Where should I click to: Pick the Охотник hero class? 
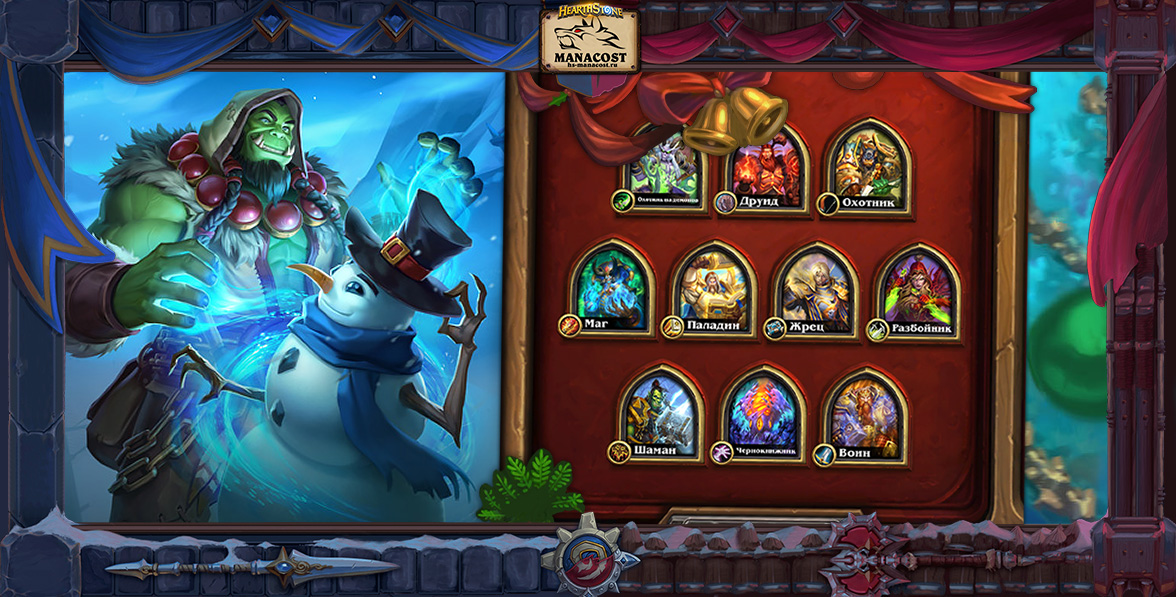[x=866, y=165]
